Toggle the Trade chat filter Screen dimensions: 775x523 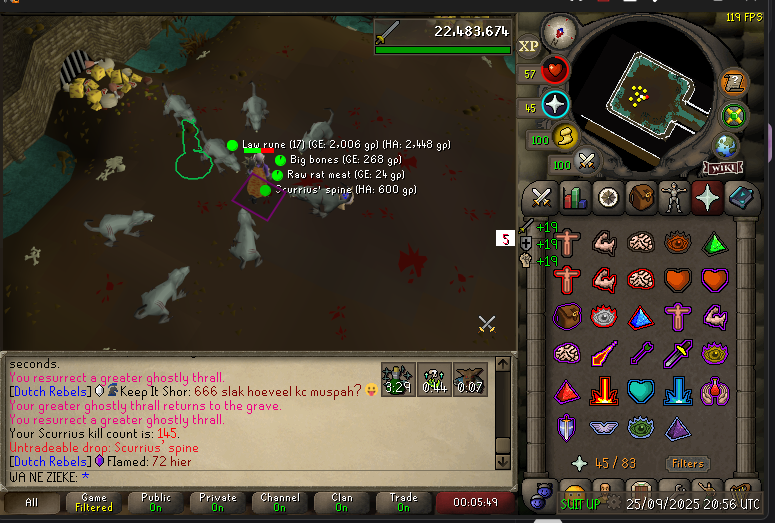coord(404,502)
